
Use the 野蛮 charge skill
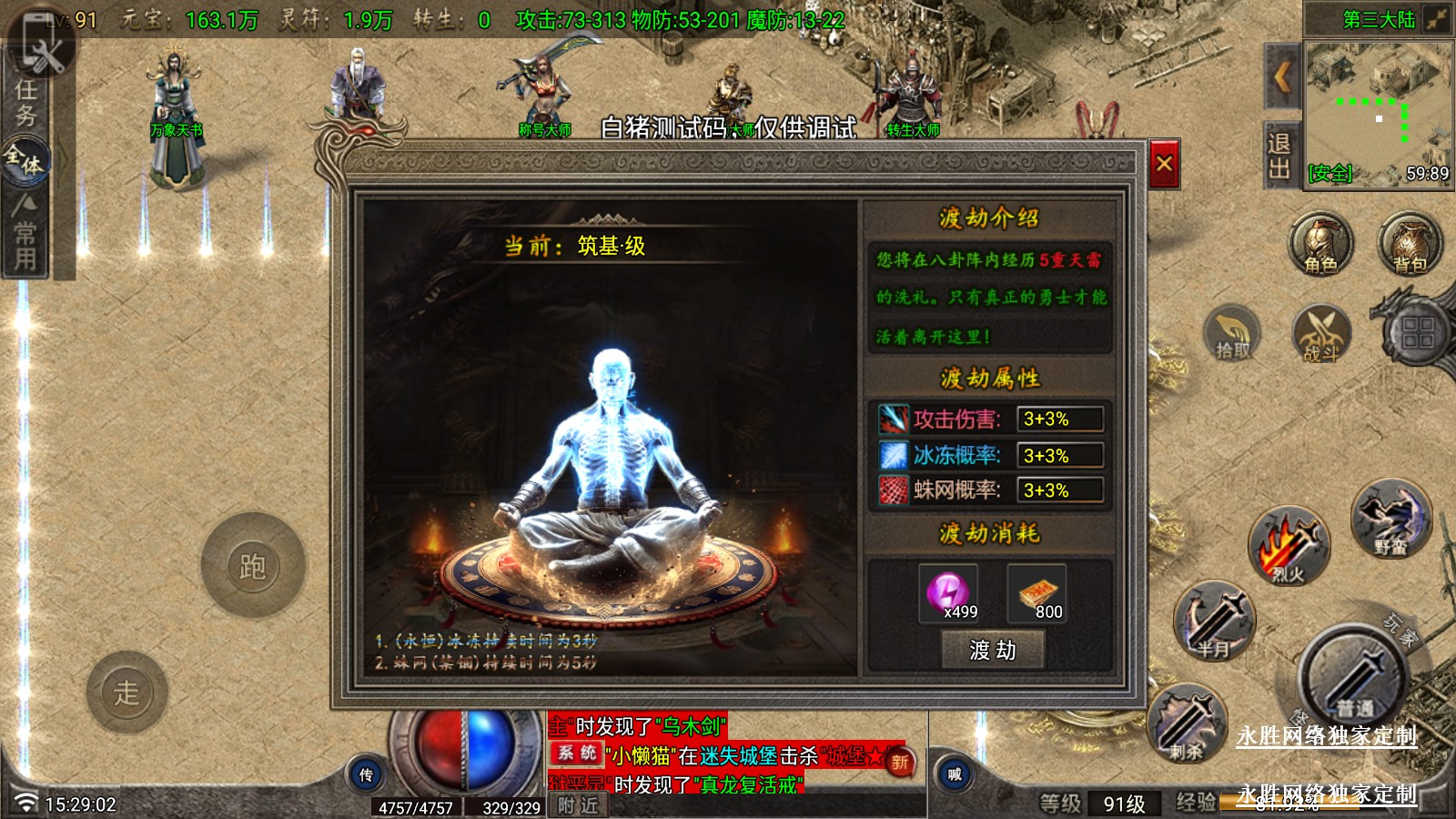click(1390, 519)
